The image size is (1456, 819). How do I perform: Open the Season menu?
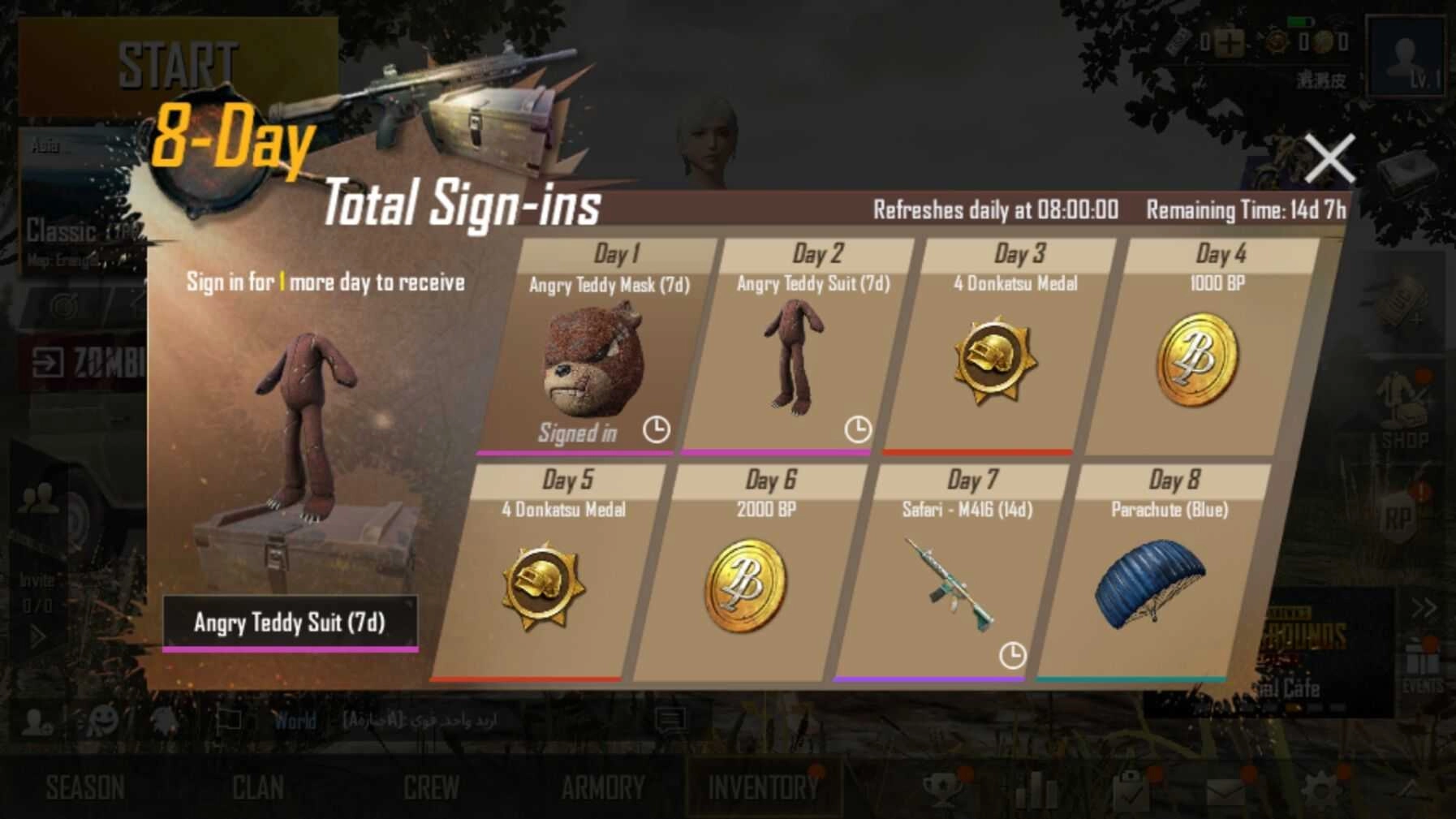85,787
